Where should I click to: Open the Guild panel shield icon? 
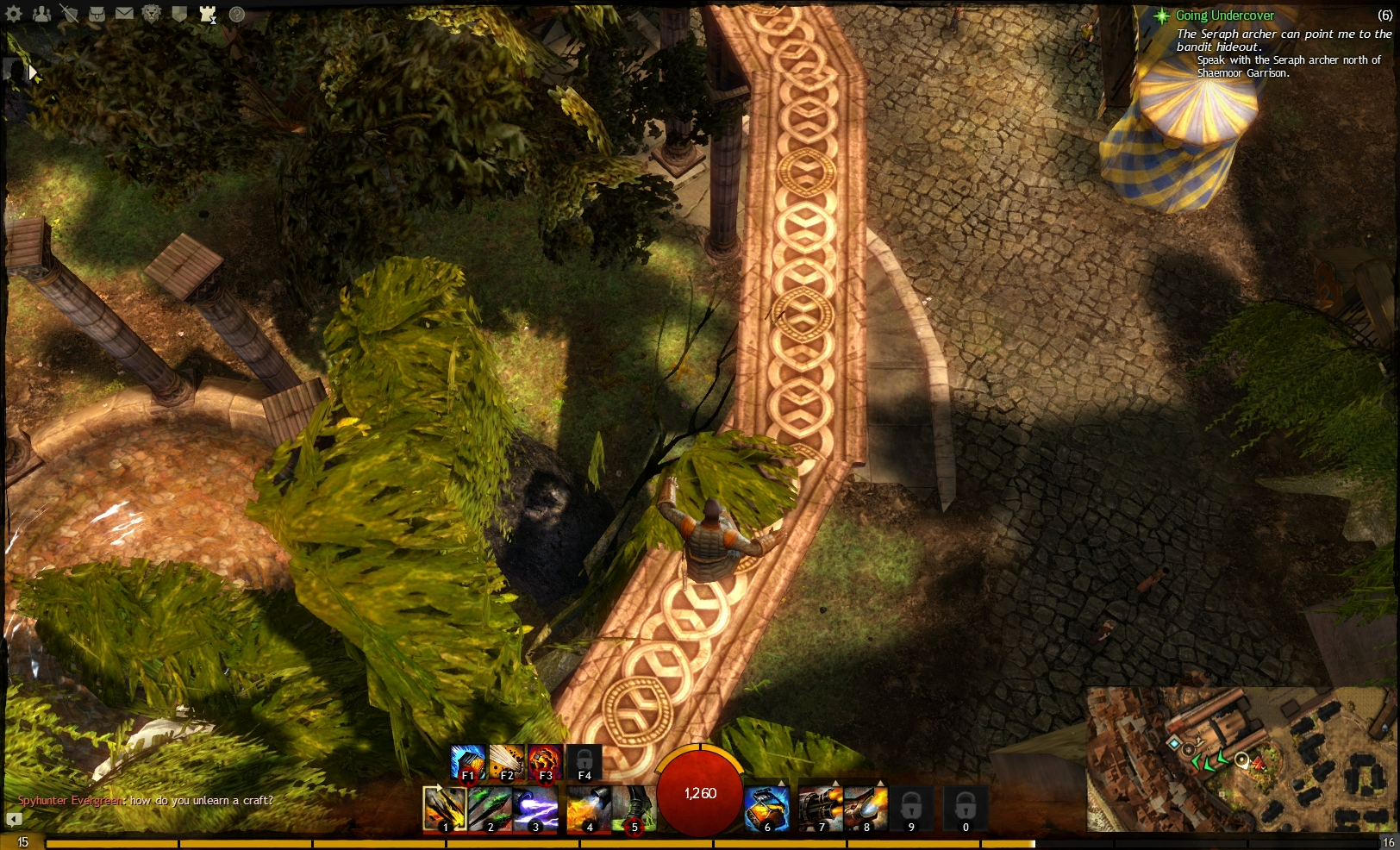tap(180, 13)
